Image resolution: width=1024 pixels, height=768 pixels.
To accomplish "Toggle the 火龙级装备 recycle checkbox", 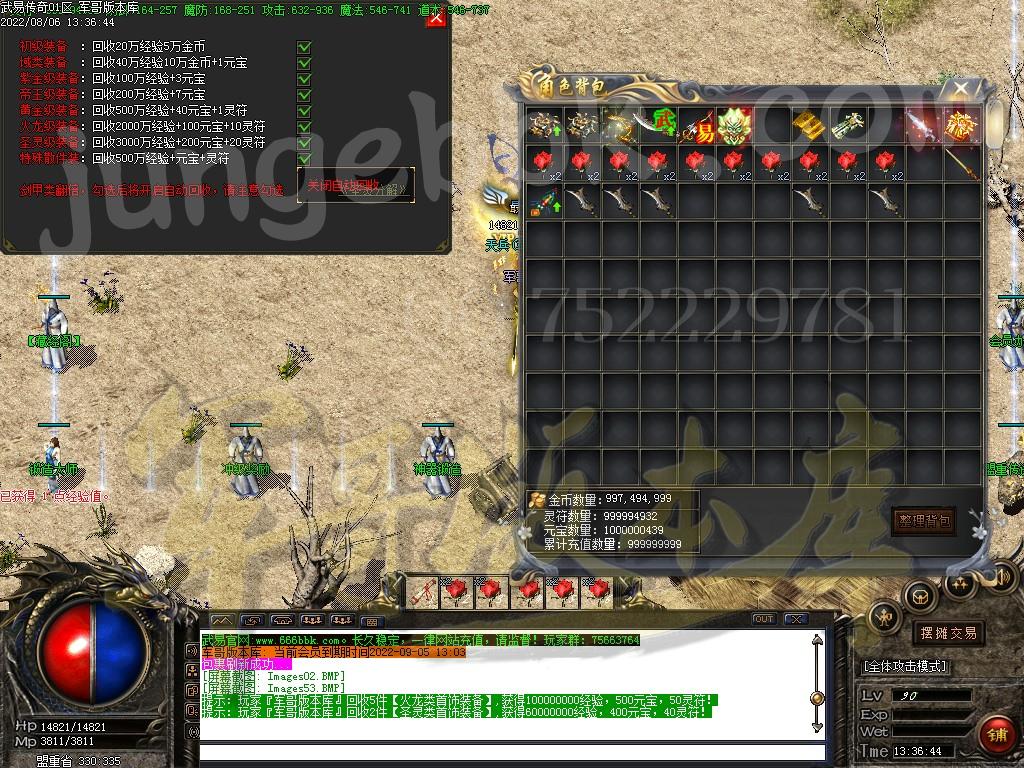I will 304,127.
